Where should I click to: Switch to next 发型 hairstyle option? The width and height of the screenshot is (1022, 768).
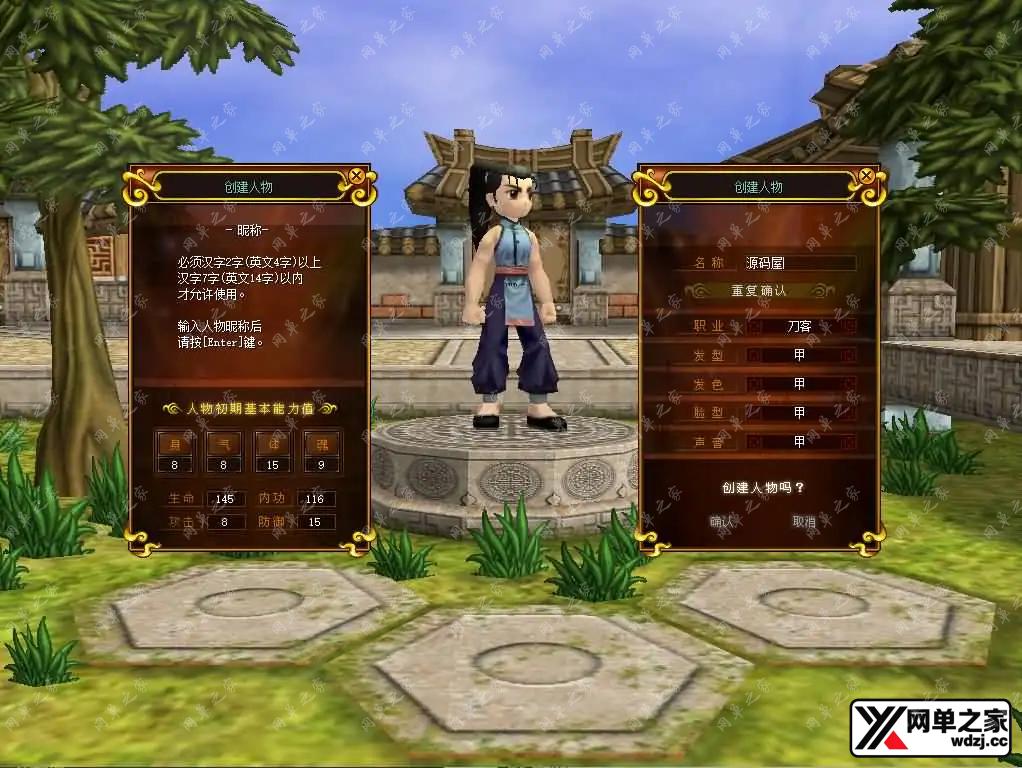click(849, 355)
